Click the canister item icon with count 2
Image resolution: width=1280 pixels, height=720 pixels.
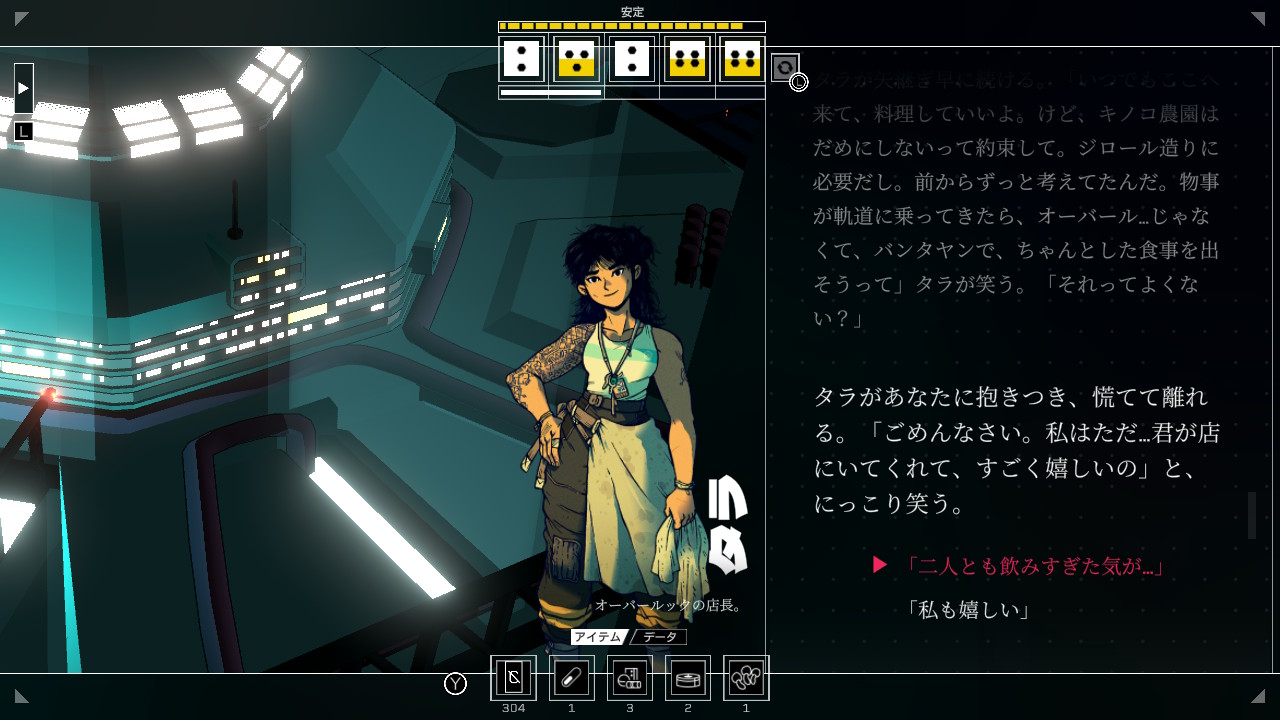point(687,678)
